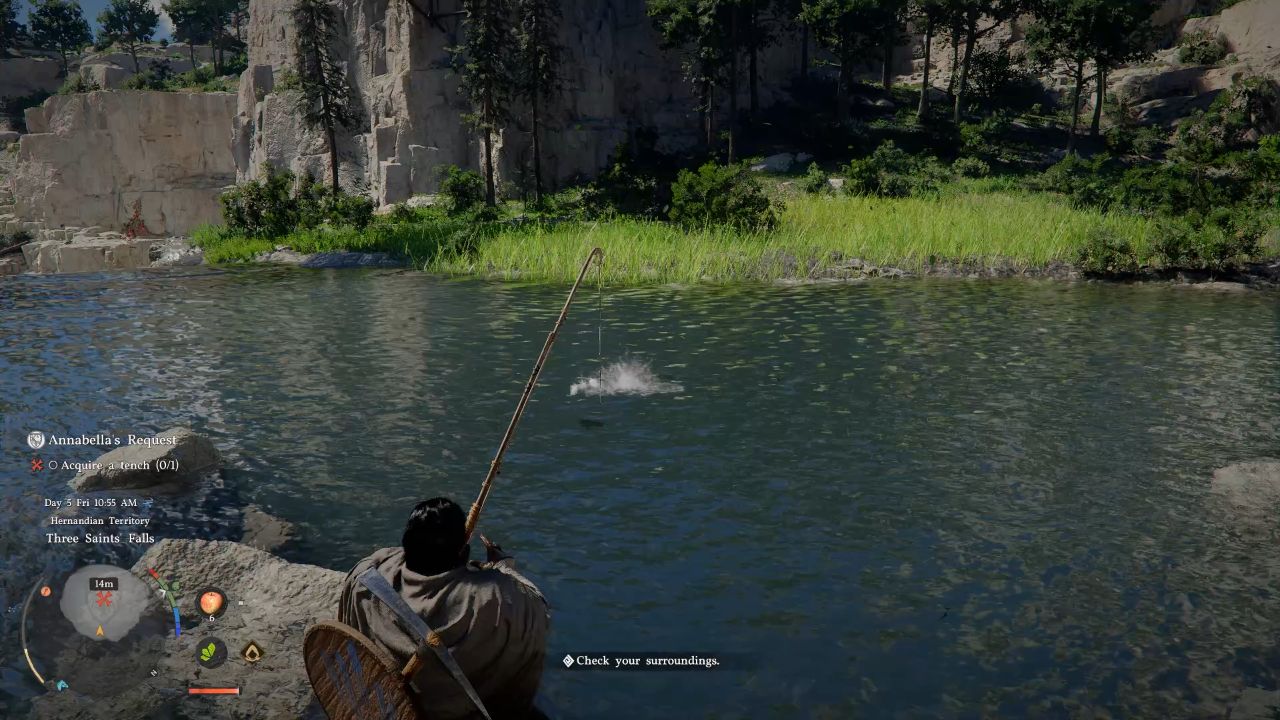
Task: Click the player direction arrow on minimap
Action: coord(100,629)
